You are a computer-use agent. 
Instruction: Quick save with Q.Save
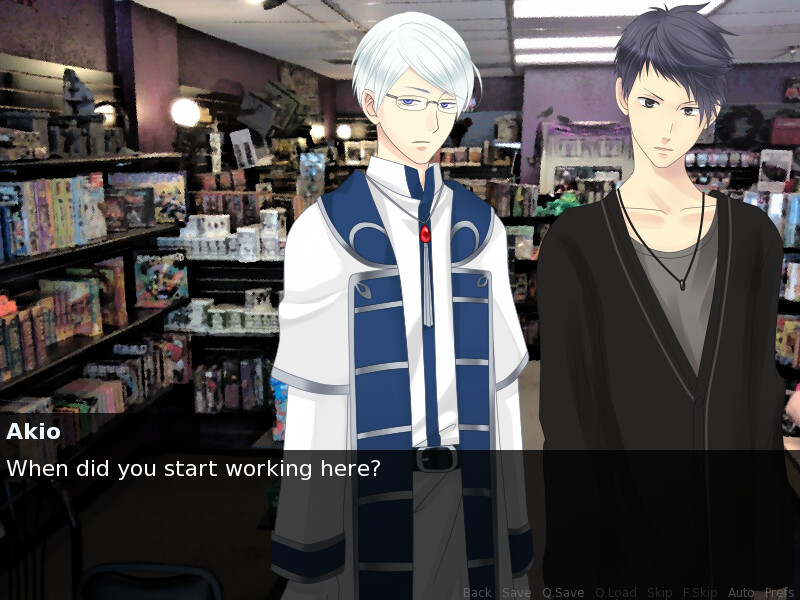click(563, 593)
